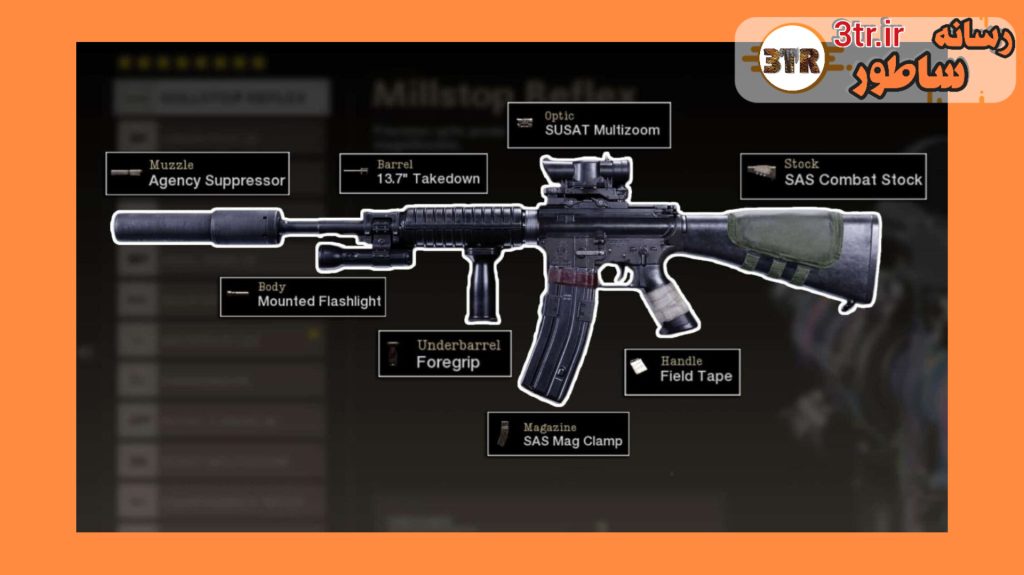Image resolution: width=1024 pixels, height=575 pixels.
Task: Open the Mounted Flashlight body slot
Action: (302, 295)
